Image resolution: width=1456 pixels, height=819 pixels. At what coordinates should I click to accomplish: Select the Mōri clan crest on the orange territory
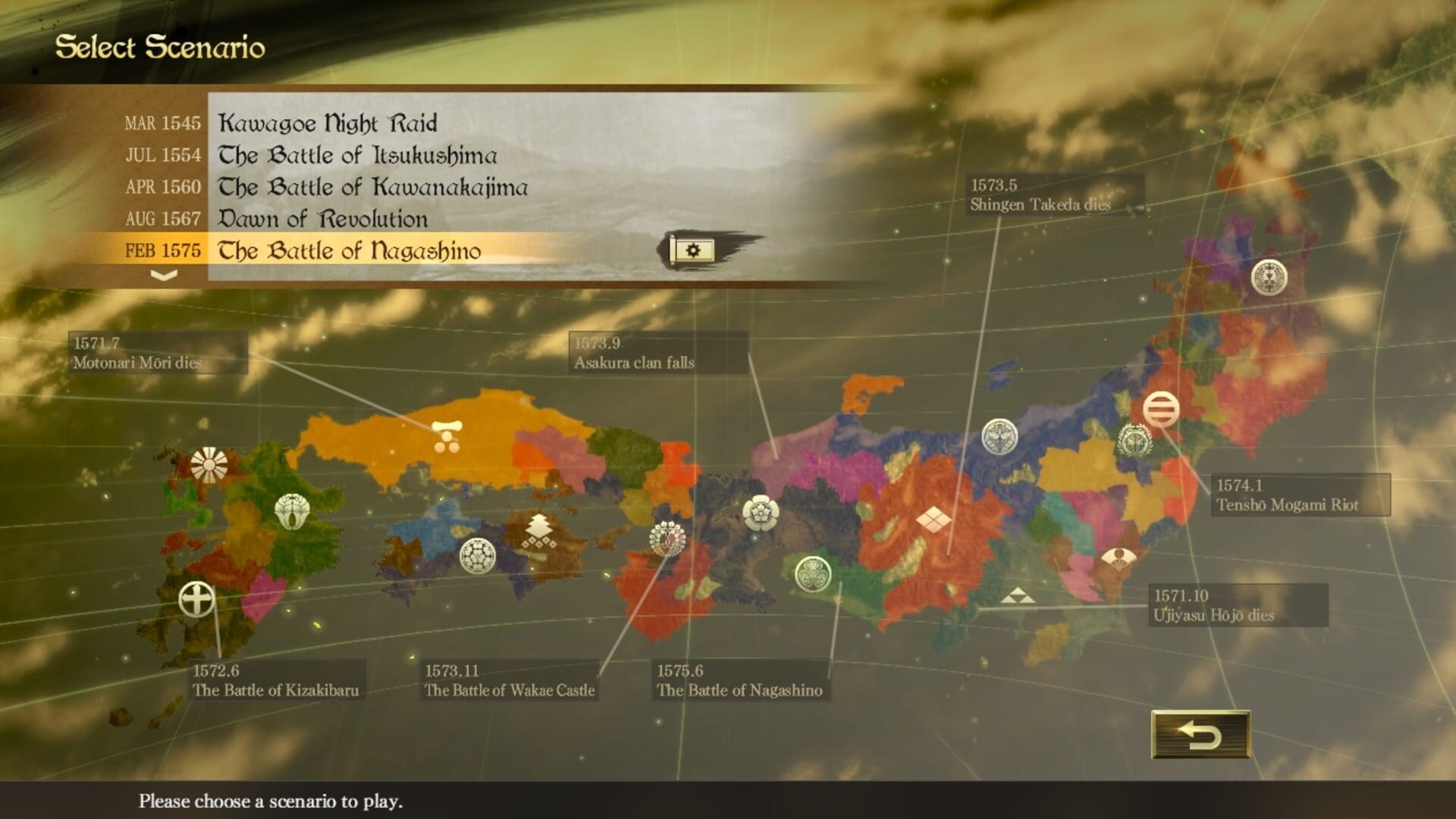447,435
